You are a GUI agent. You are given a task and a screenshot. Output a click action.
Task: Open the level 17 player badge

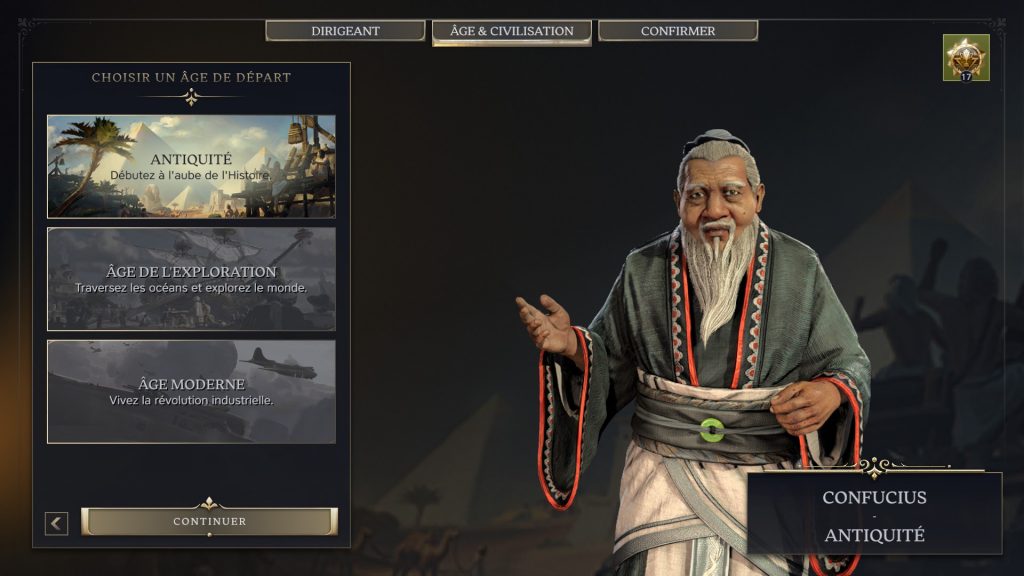(965, 58)
